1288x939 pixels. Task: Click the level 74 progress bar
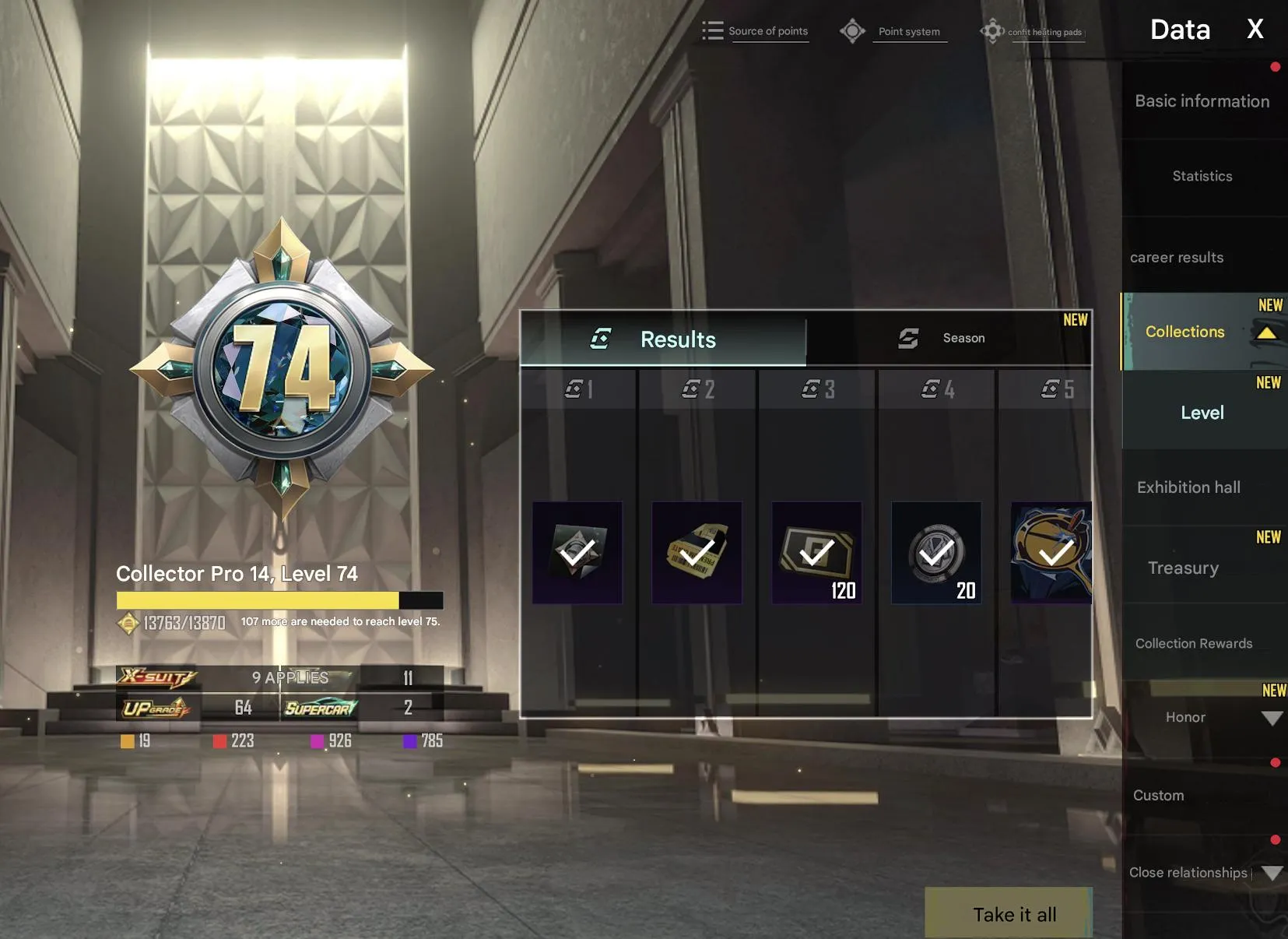coord(278,600)
